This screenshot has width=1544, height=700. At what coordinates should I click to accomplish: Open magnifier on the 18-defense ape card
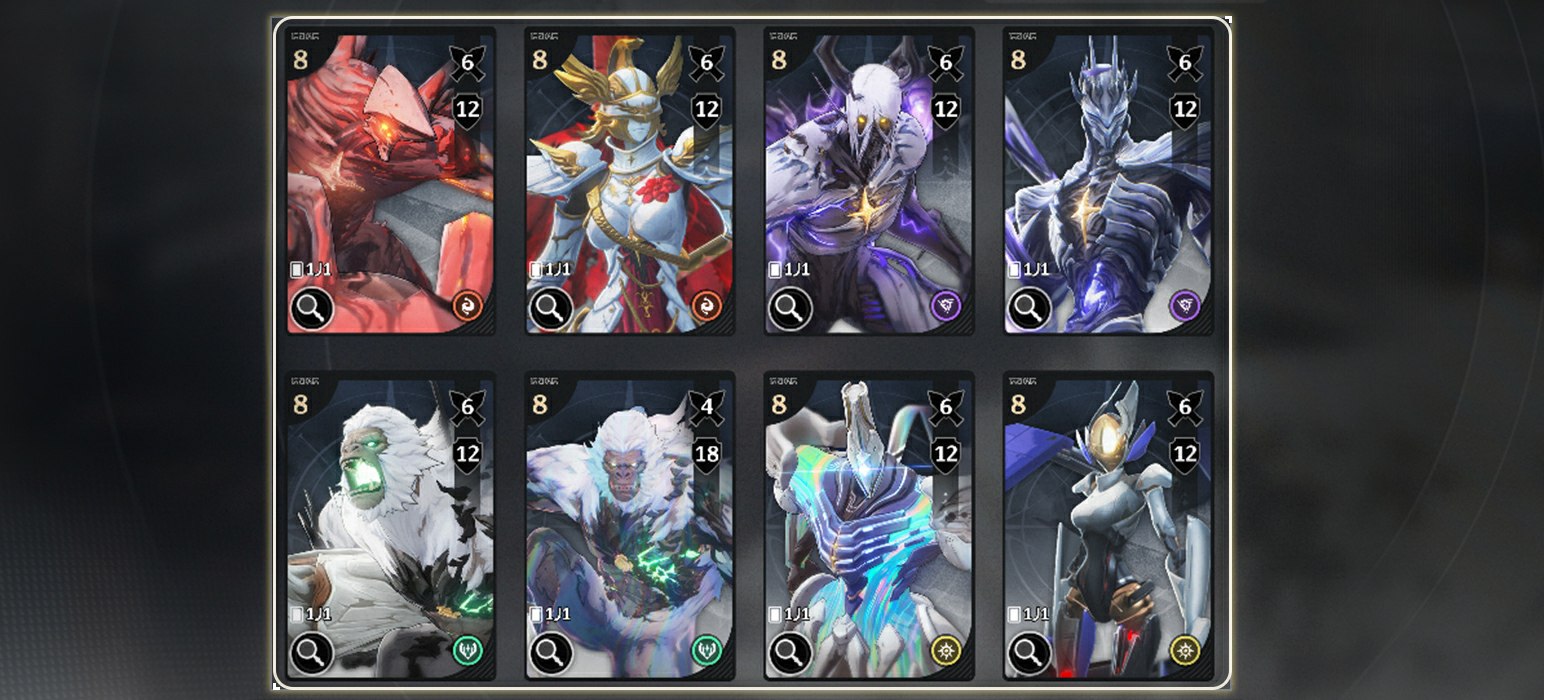pos(551,653)
